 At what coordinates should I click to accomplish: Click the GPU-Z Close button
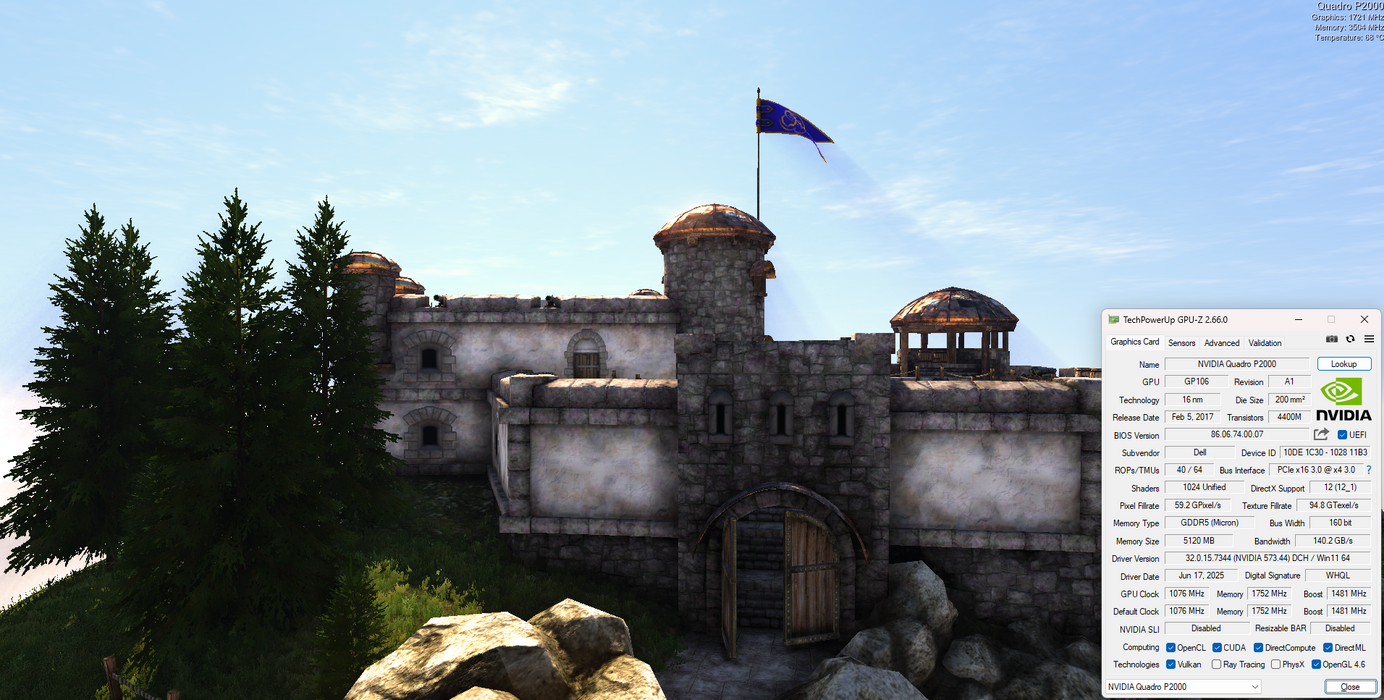pos(1349,687)
